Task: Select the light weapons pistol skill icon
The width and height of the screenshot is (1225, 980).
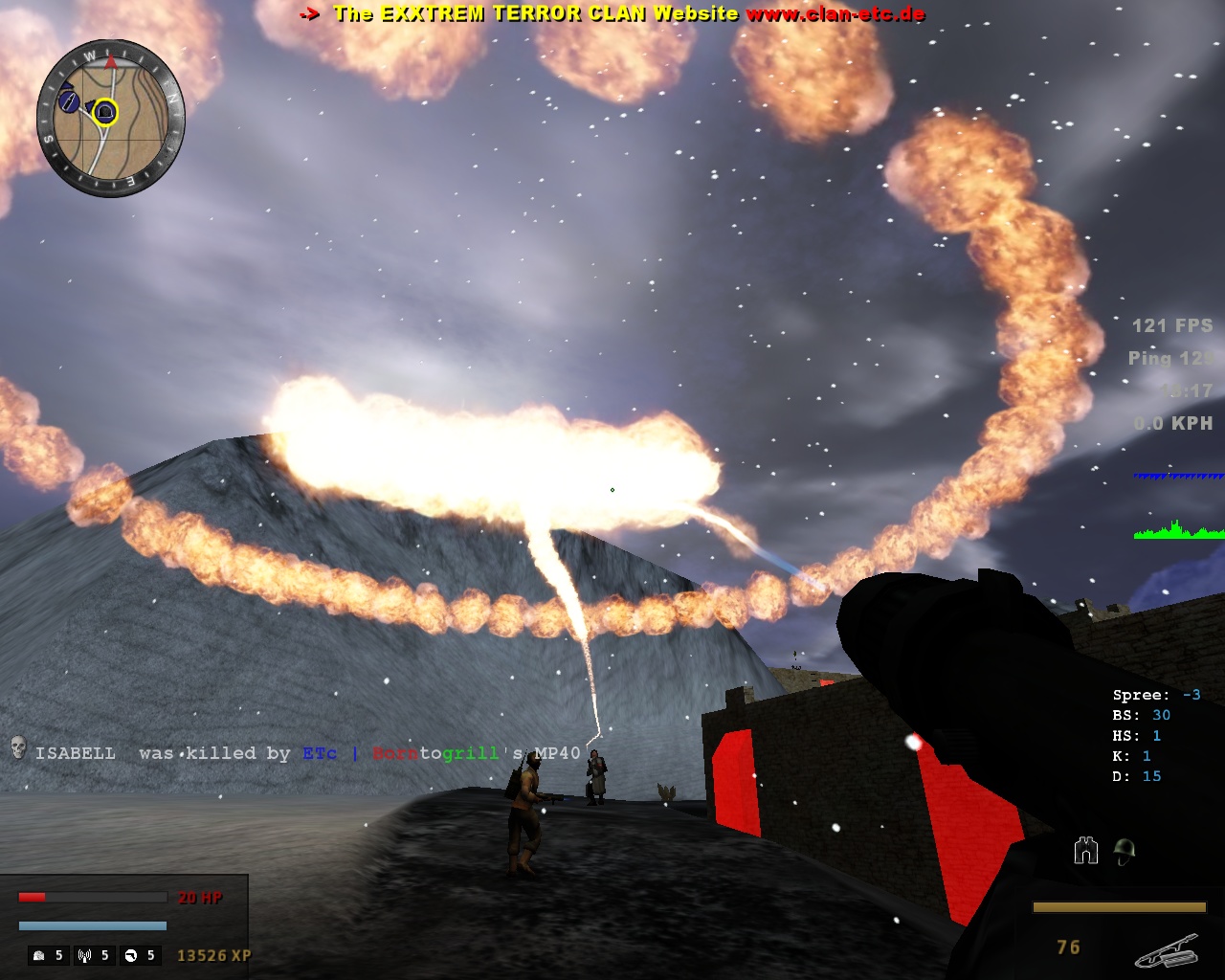Action: 131,955
